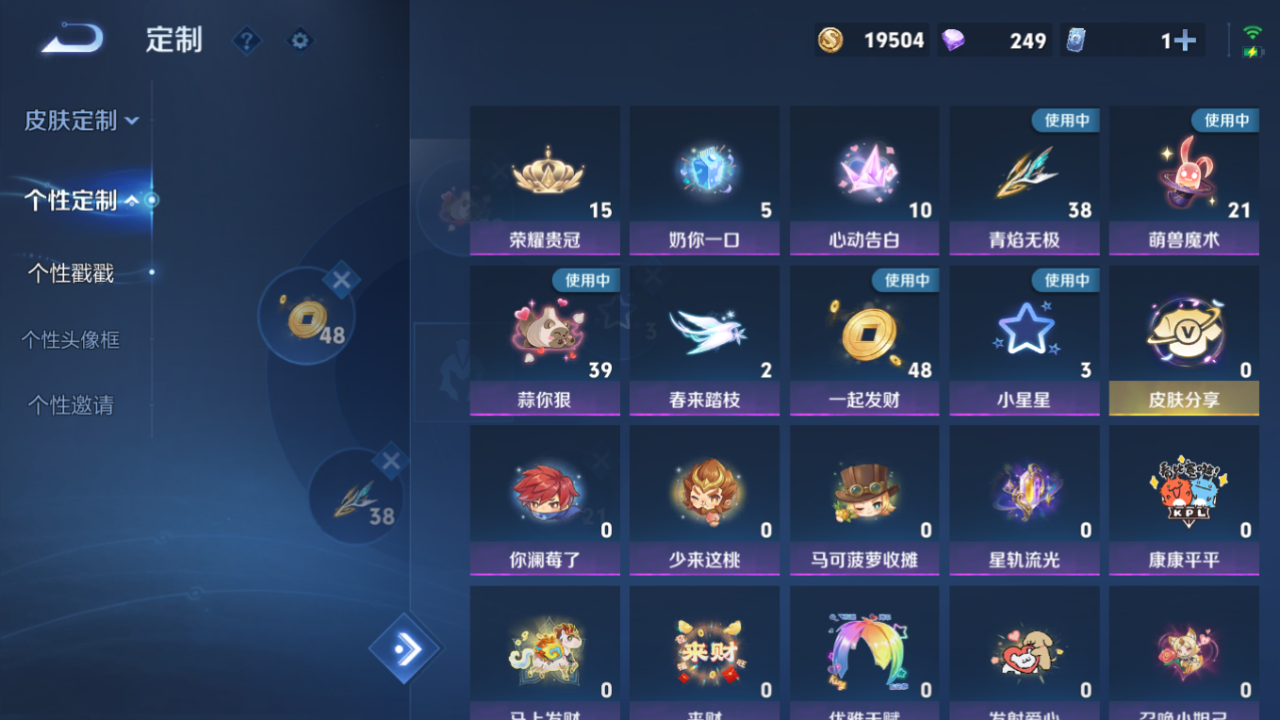Collapse the 个性定制 section
Image resolution: width=1280 pixels, height=720 pixels.
tap(70, 200)
